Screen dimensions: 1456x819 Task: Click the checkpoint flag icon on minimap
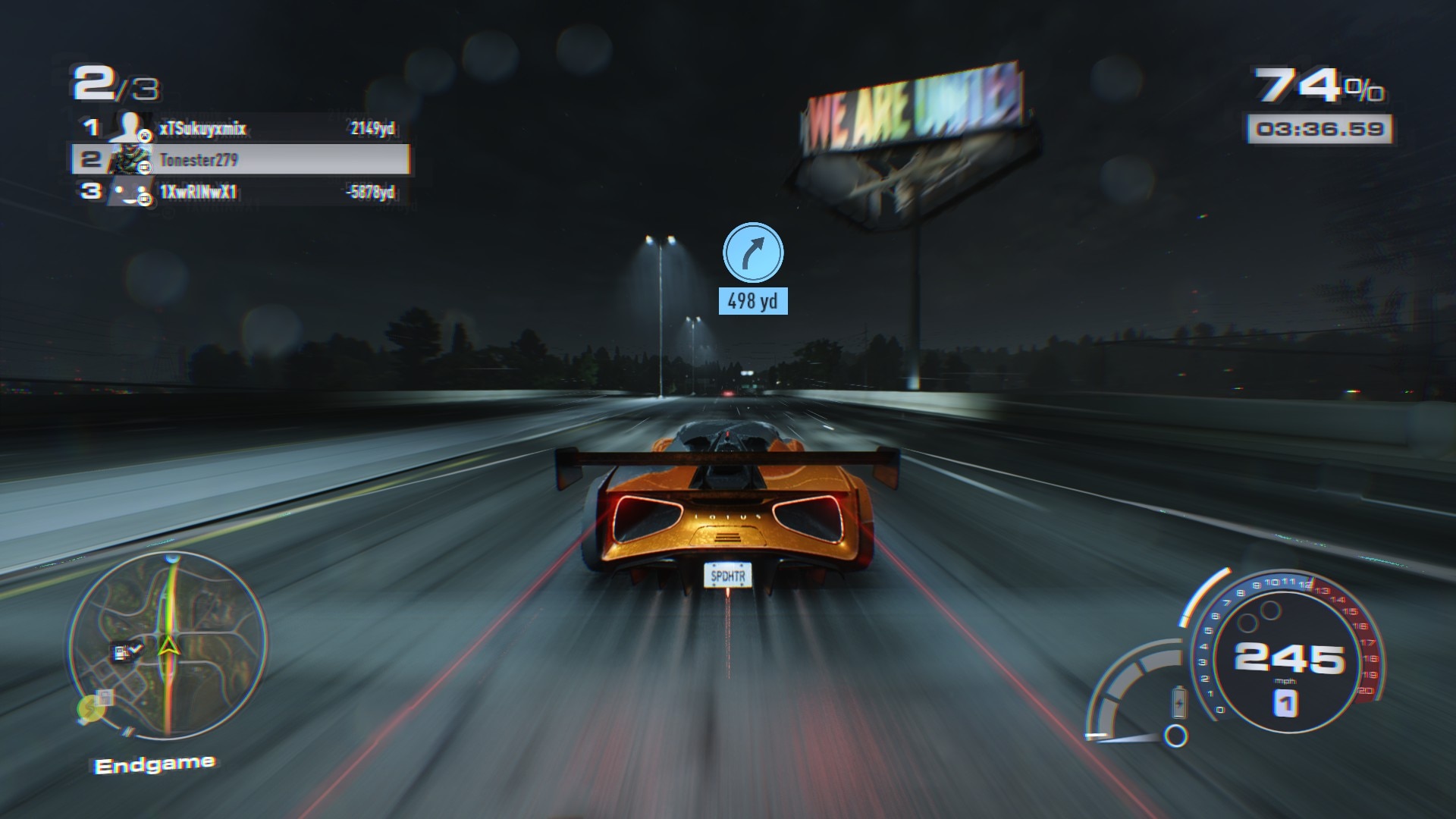[x=126, y=651]
